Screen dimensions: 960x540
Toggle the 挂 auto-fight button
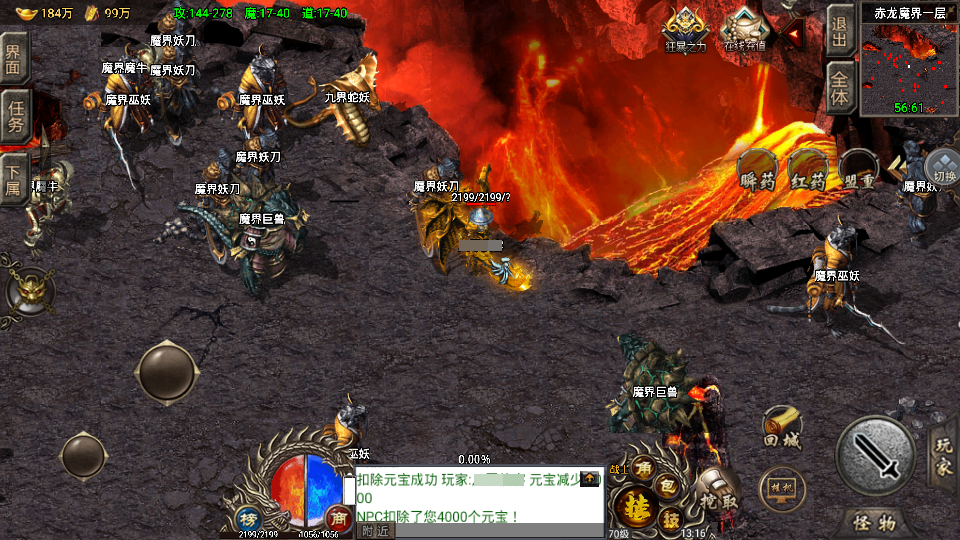click(x=636, y=507)
